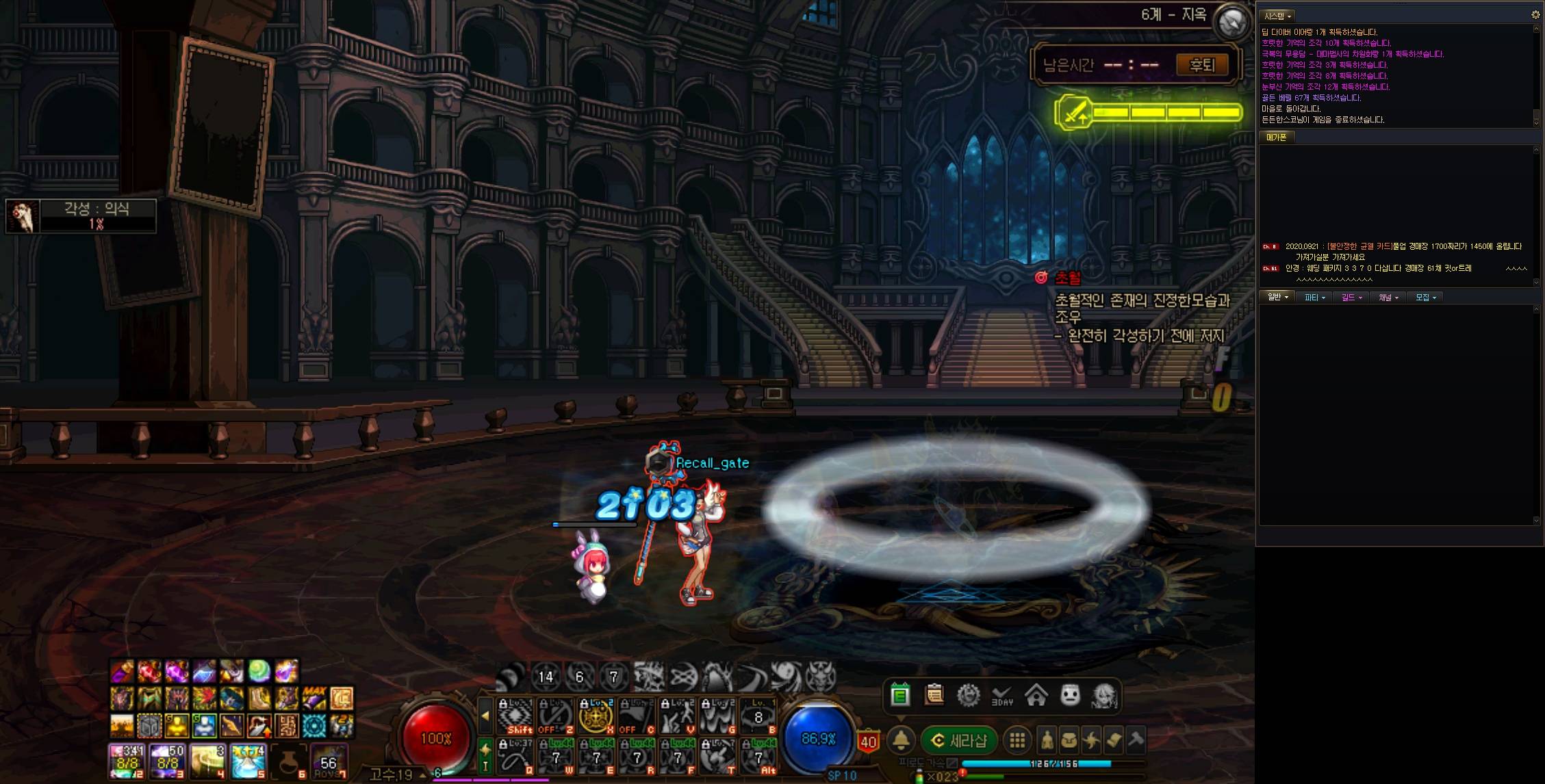Open the hammer icon at toolbar end

(1136, 740)
